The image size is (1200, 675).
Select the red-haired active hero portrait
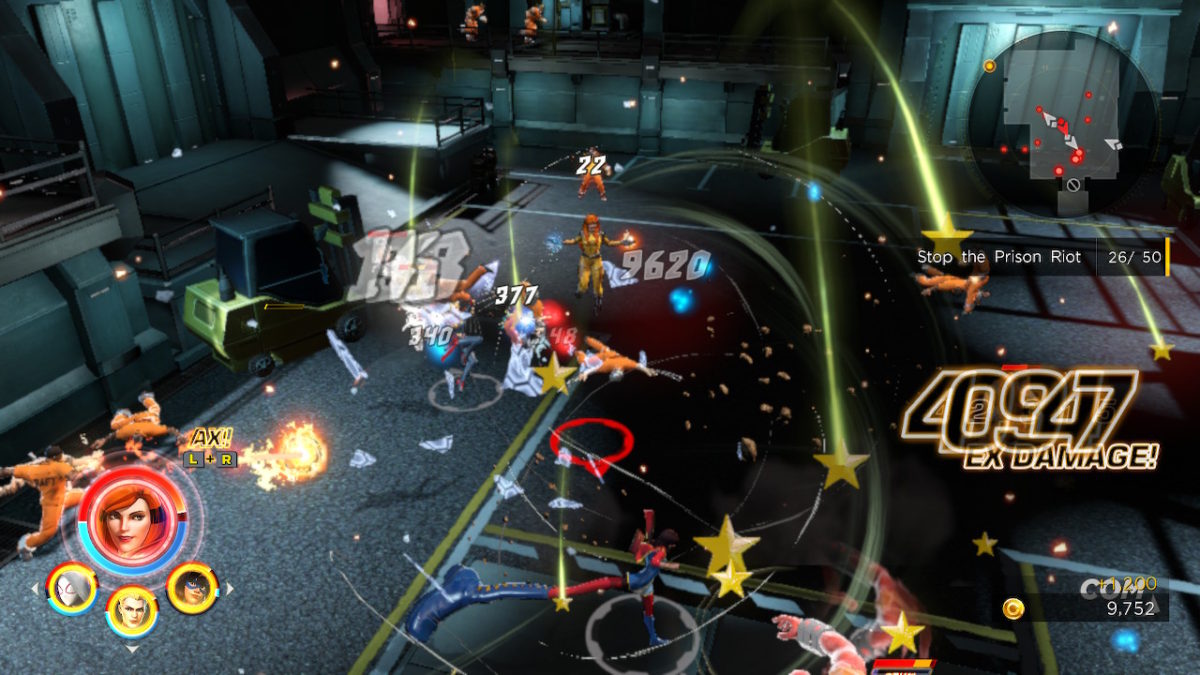(132, 515)
